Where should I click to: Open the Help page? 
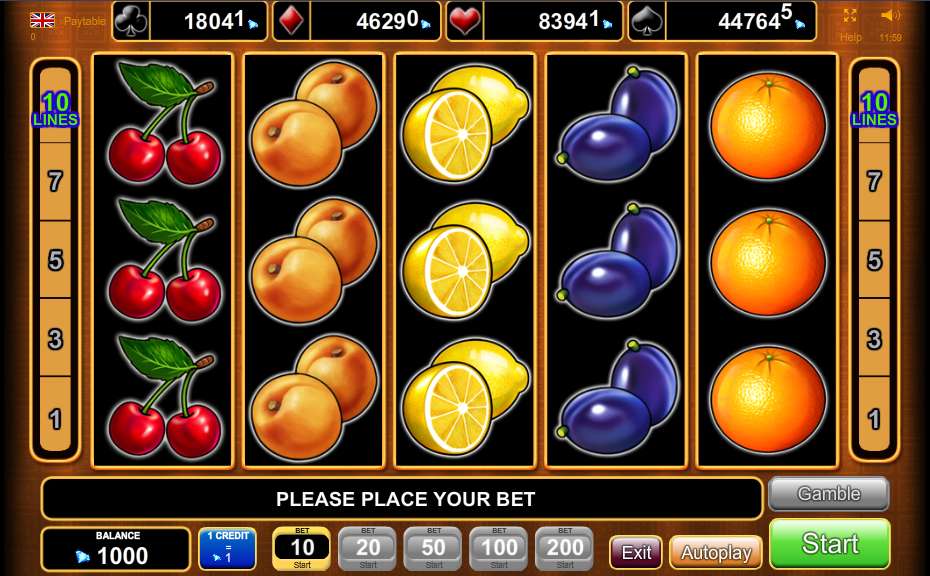click(850, 37)
